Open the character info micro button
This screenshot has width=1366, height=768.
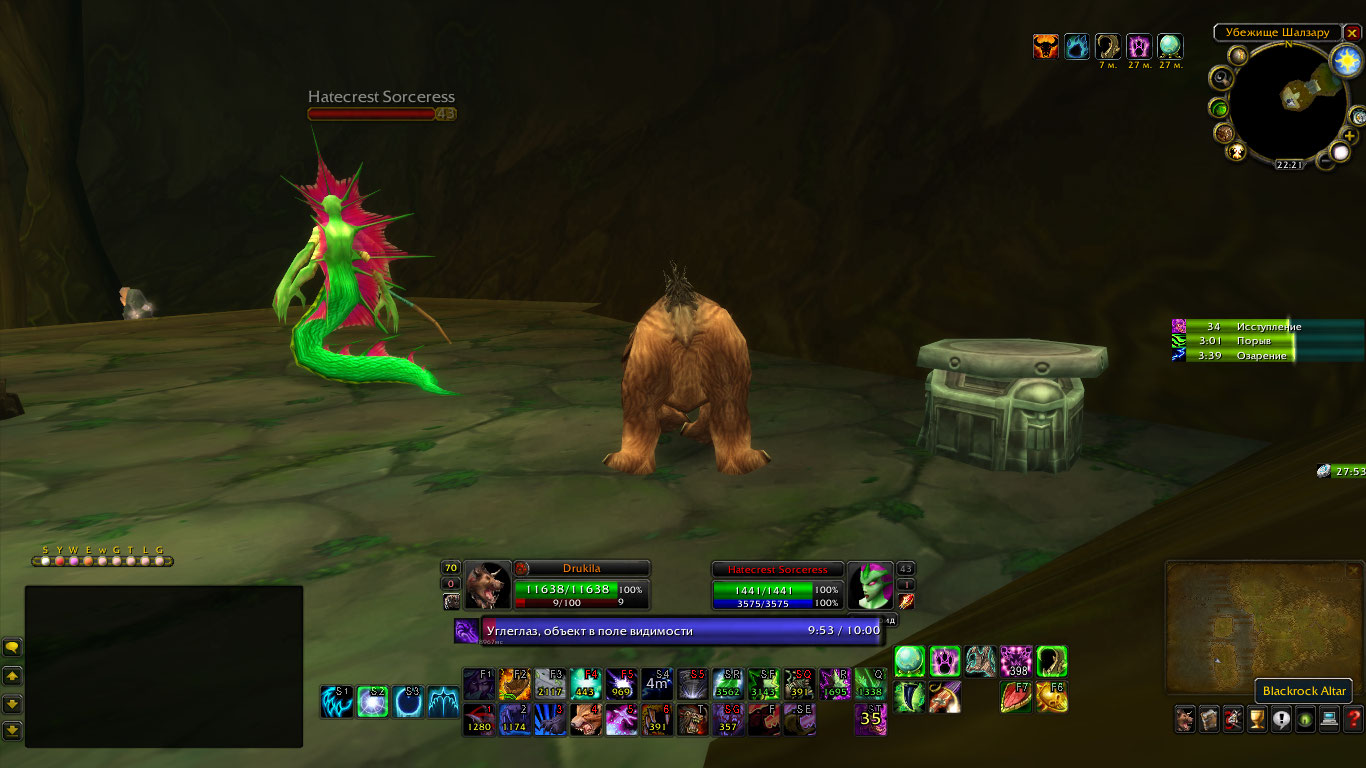pyautogui.click(x=1185, y=718)
